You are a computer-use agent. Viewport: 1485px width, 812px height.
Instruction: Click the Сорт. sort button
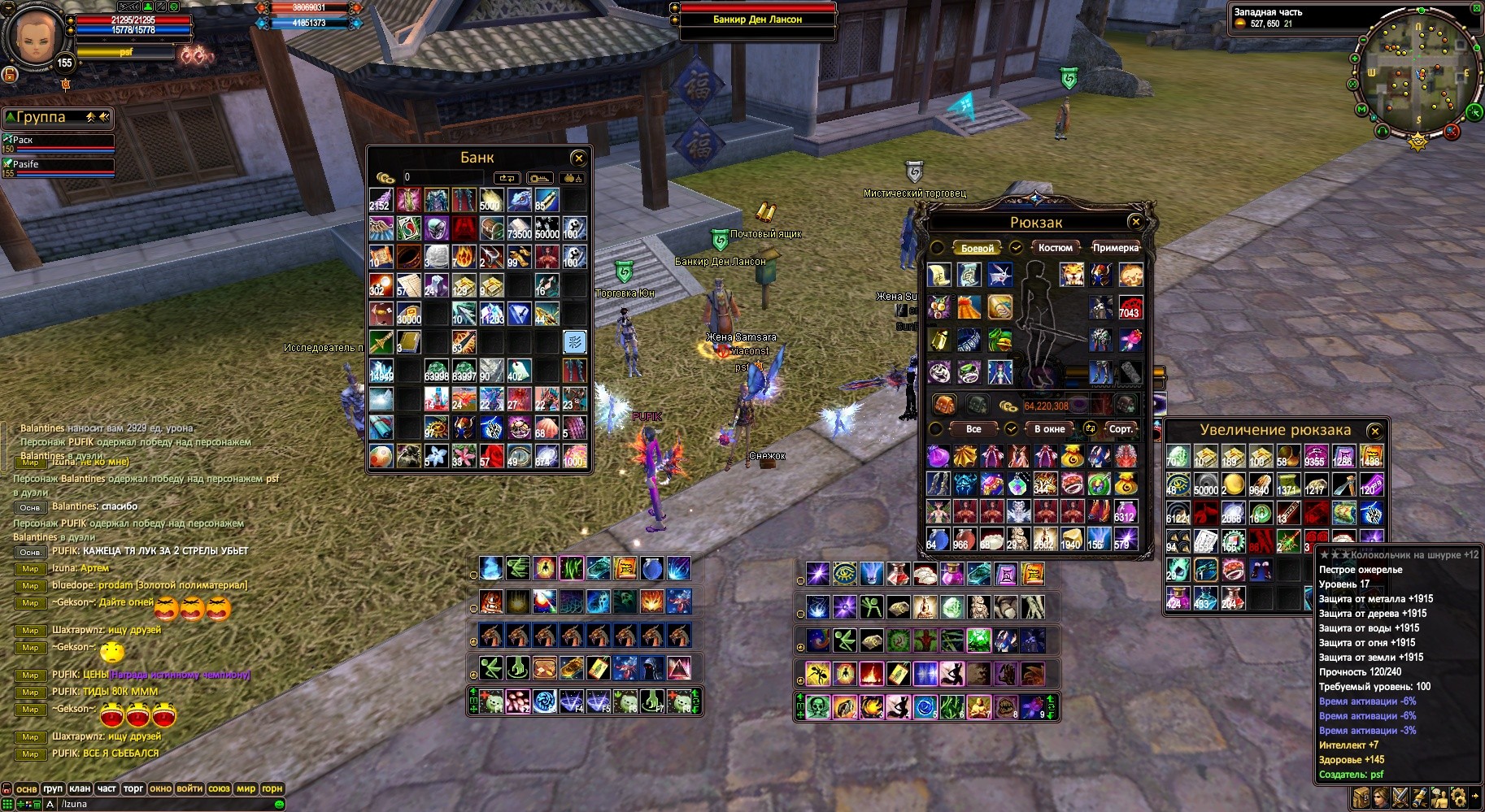[1121, 429]
